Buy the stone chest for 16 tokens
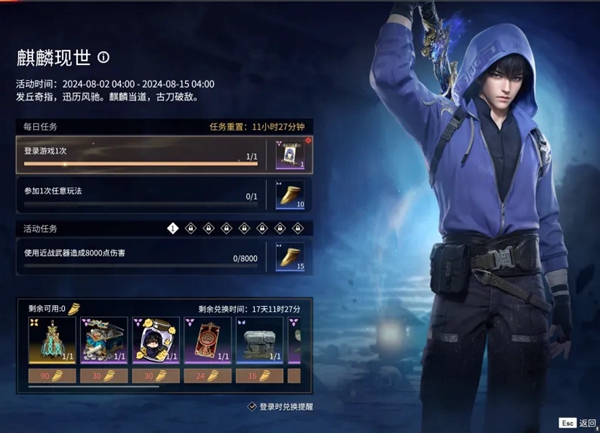 (259, 376)
